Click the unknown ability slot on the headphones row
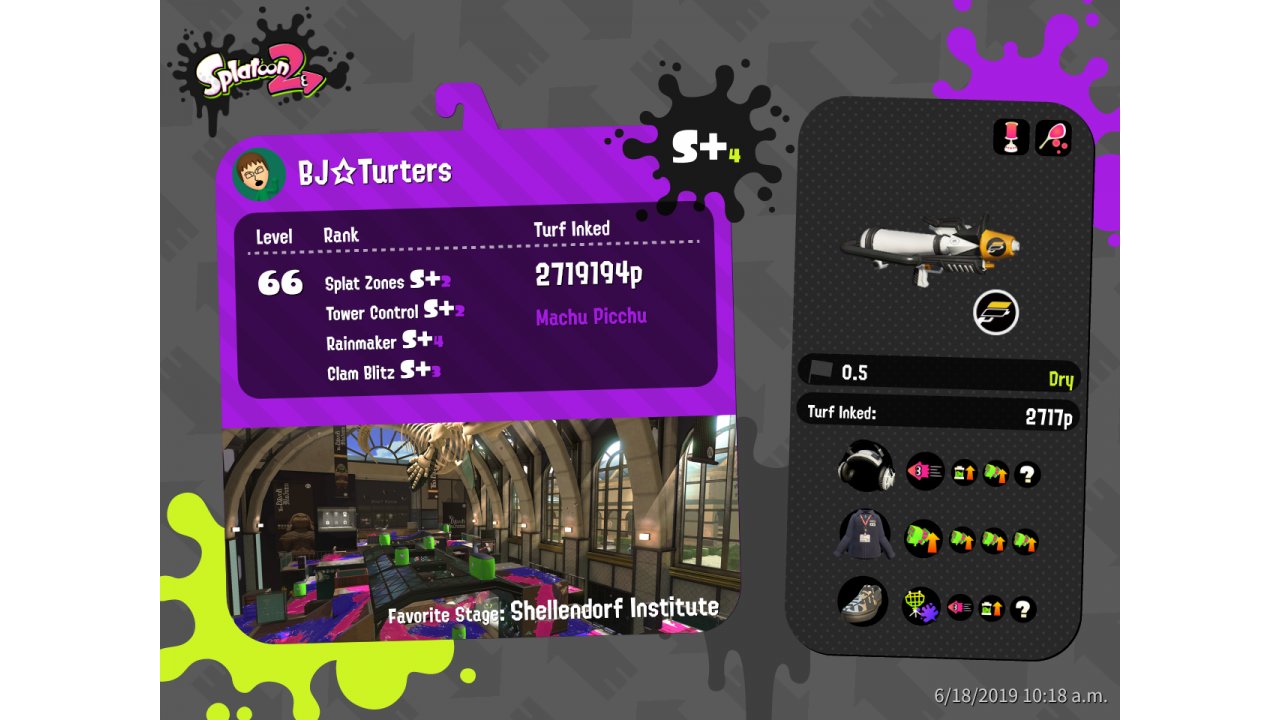 1027,474
